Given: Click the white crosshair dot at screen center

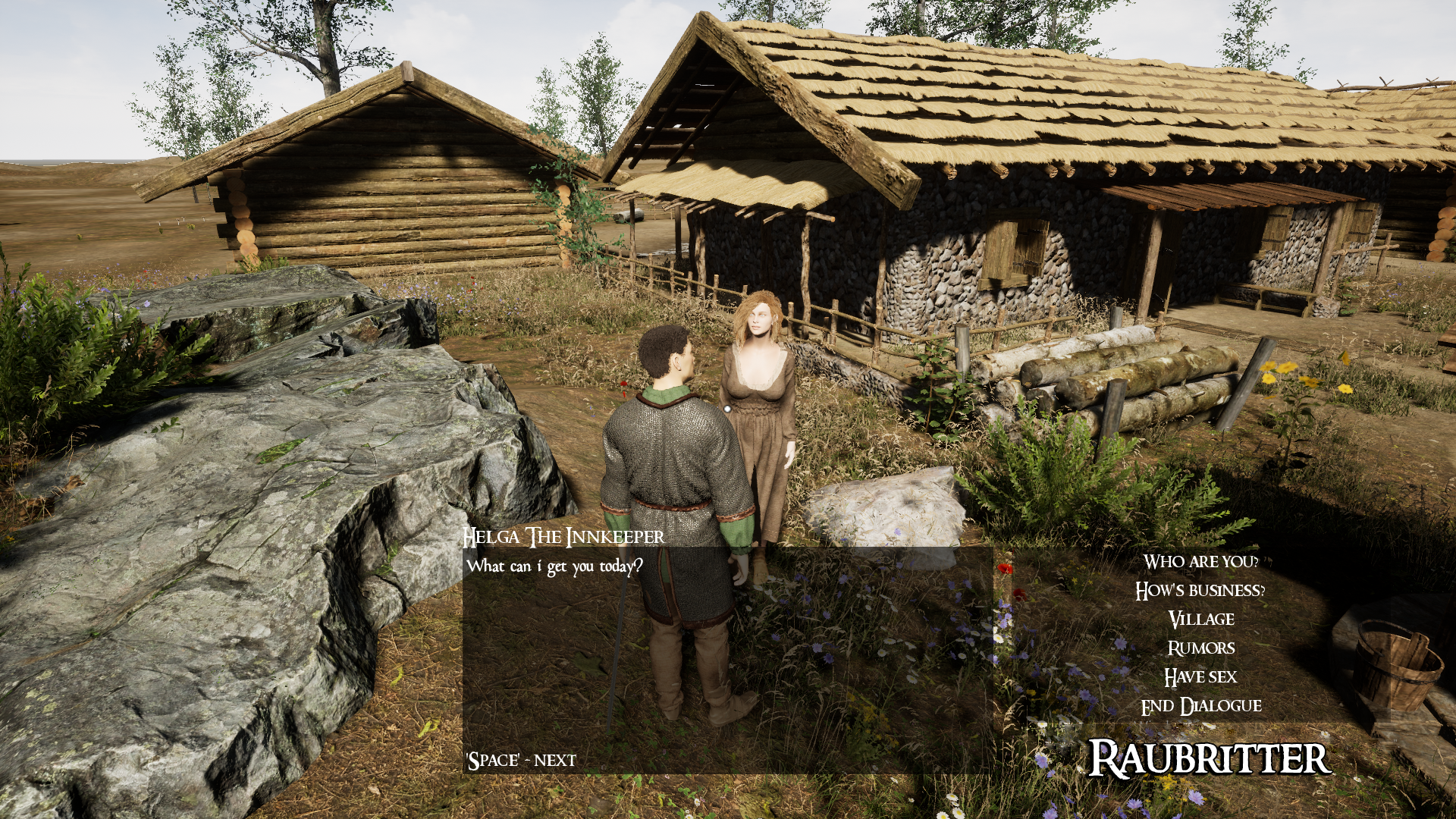Looking at the screenshot, I should 726,409.
